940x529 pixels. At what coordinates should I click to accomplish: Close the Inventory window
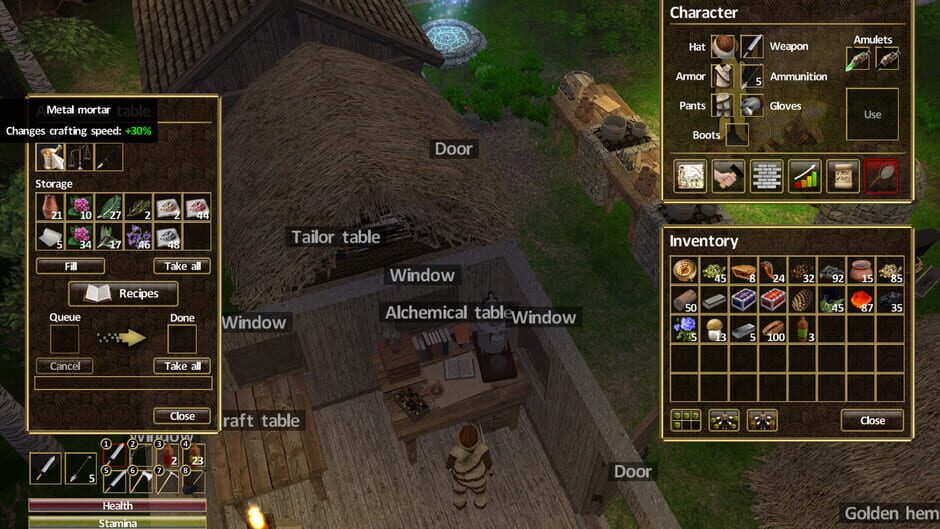click(x=872, y=420)
